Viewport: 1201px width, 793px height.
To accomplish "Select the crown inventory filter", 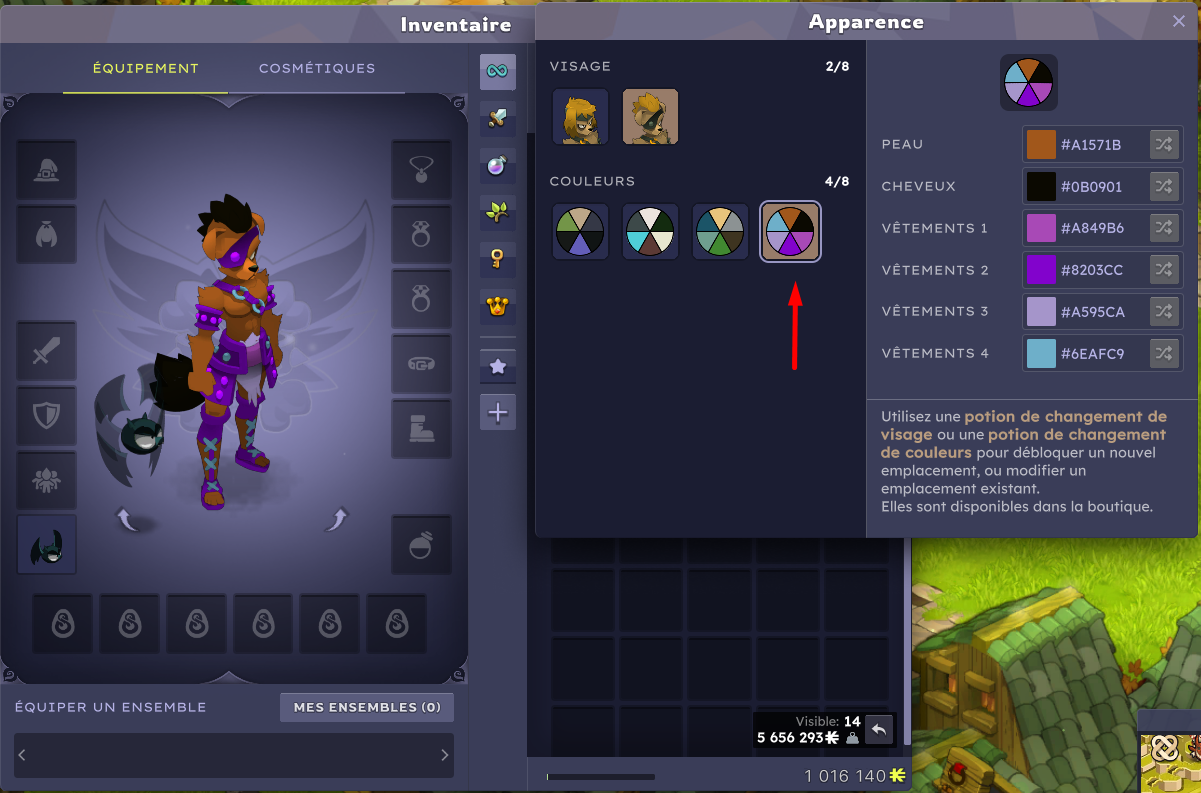I will pos(497,306).
